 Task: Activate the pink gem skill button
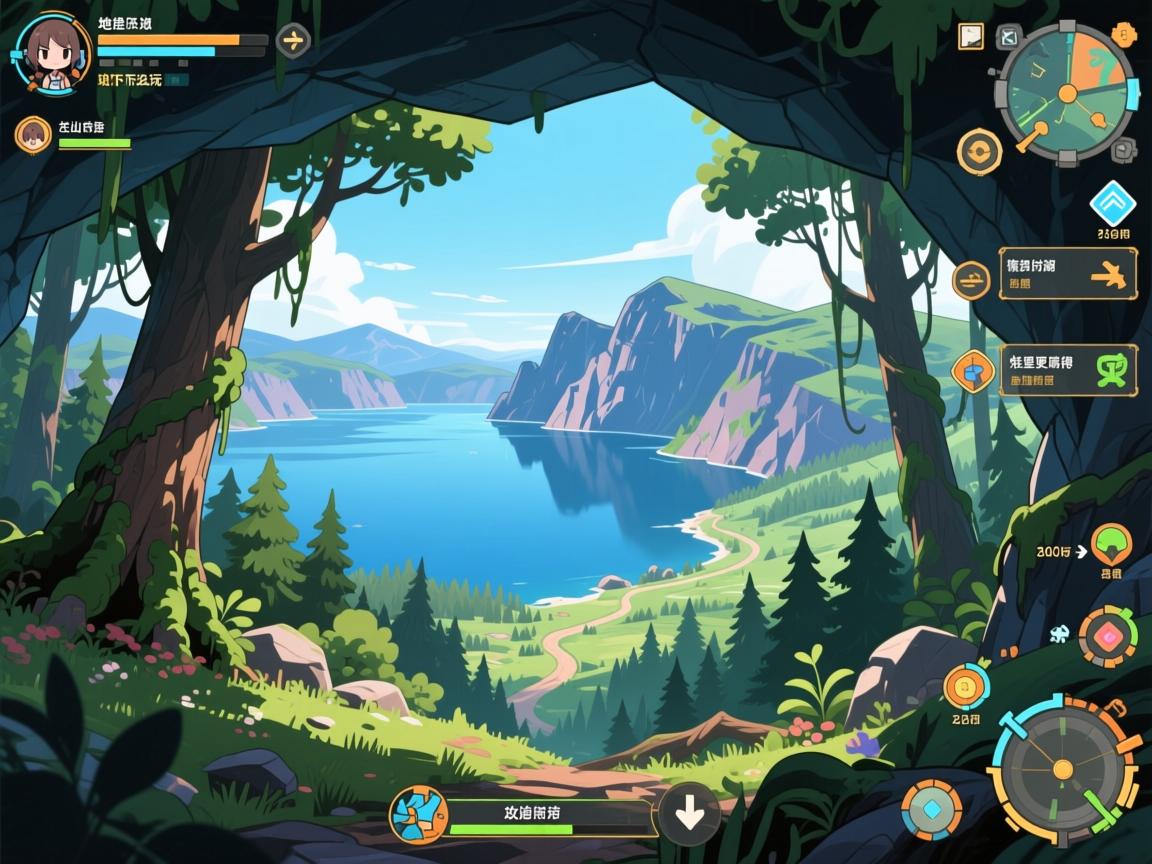(1109, 636)
